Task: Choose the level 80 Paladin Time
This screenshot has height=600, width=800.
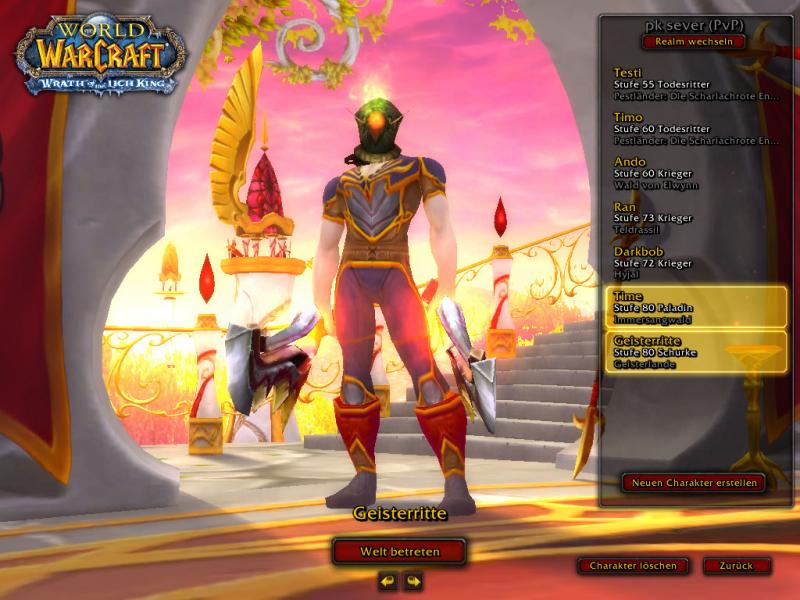Action: 694,307
